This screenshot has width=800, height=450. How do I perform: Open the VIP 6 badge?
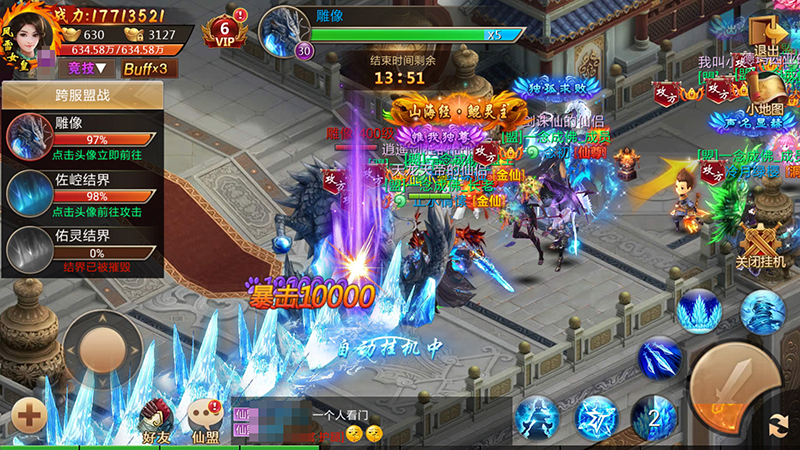click(225, 31)
